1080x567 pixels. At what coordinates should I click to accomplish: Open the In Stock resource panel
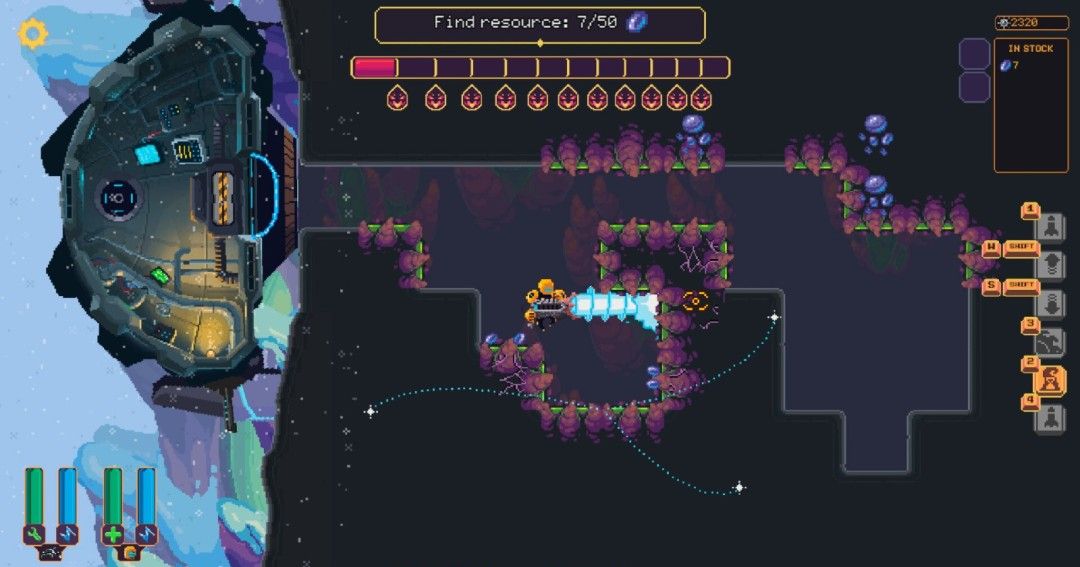(1030, 105)
